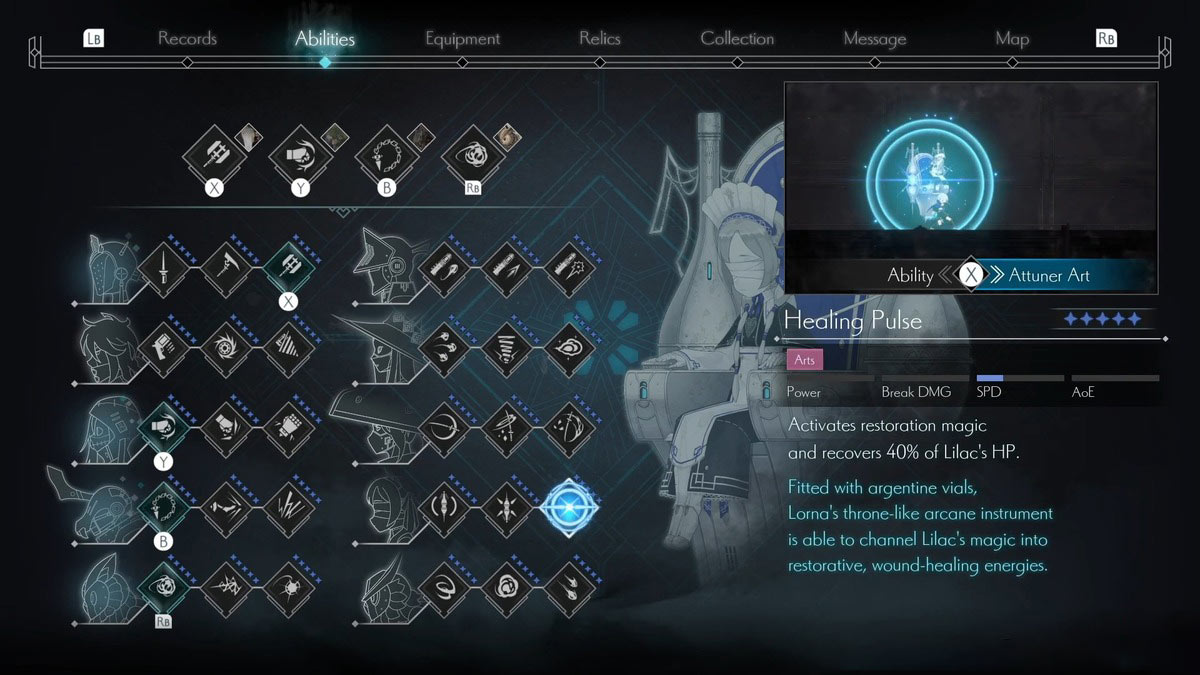1200x675 pixels.
Task: Select the equipped axe ability in the grid
Action: click(x=288, y=267)
